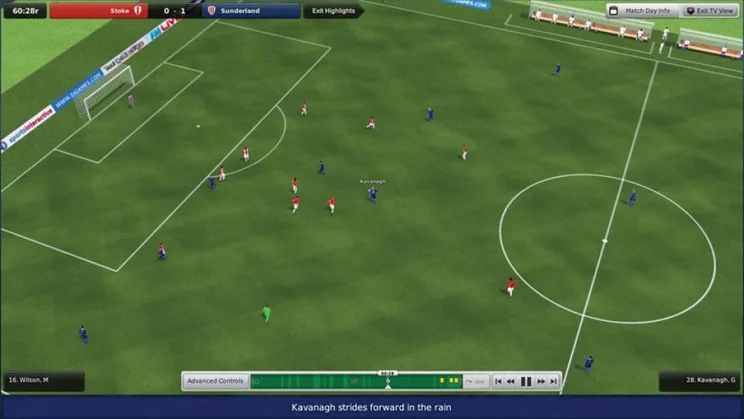The height and width of the screenshot is (419, 744).
Task: Exit the match highlights
Action: tap(332, 11)
